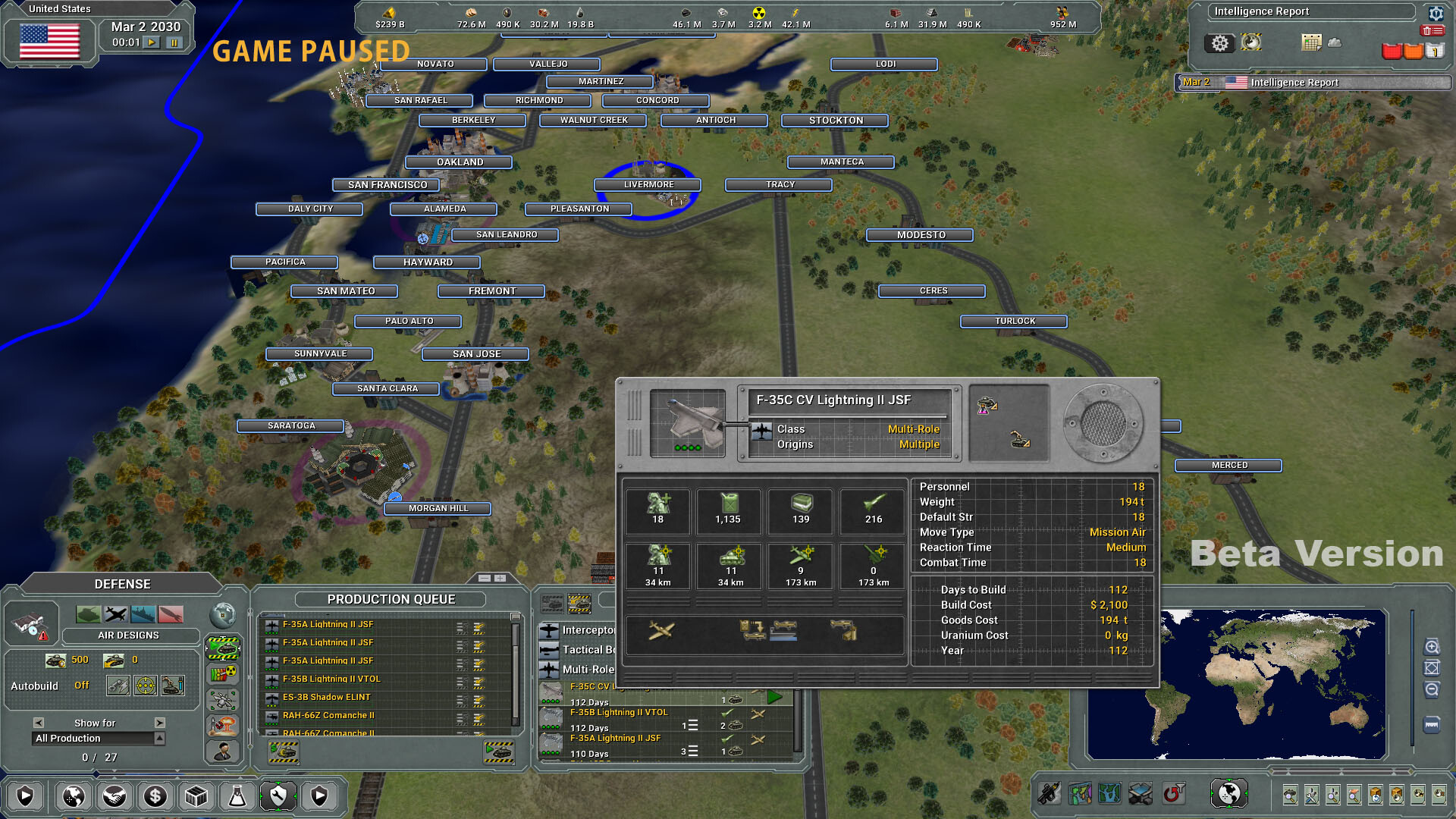
Task: Open the Diplomacy handshake icon
Action: [115, 795]
